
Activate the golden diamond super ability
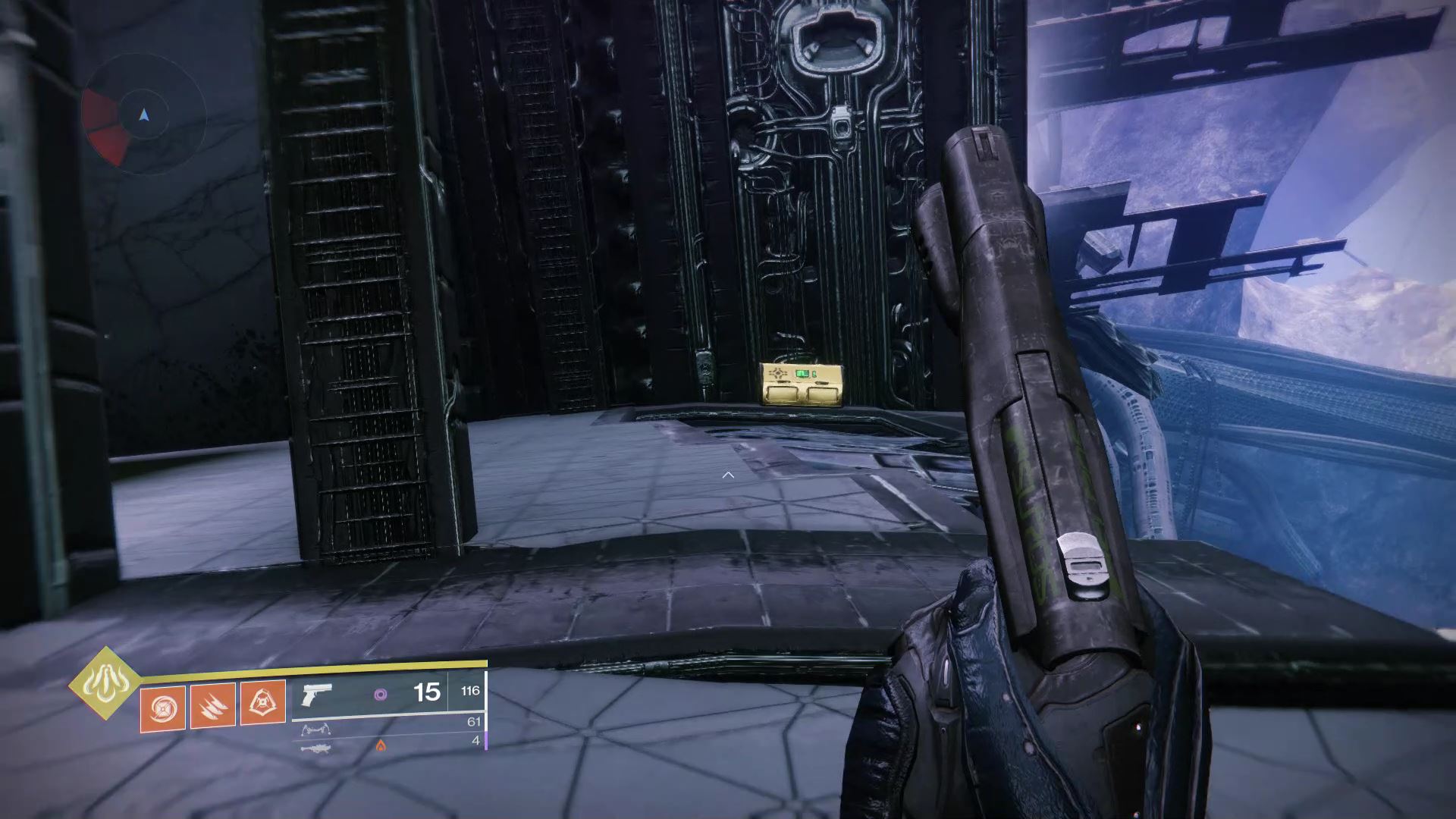pyautogui.click(x=105, y=682)
